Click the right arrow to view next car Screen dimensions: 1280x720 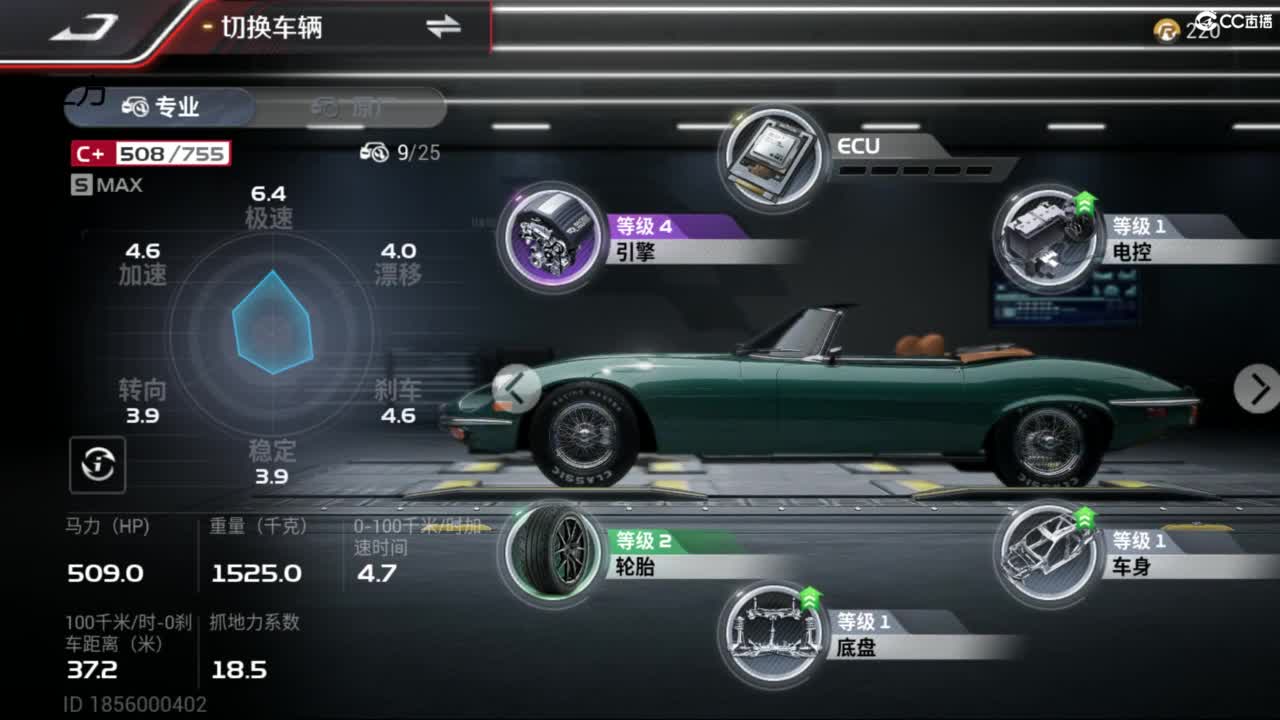coord(1257,390)
